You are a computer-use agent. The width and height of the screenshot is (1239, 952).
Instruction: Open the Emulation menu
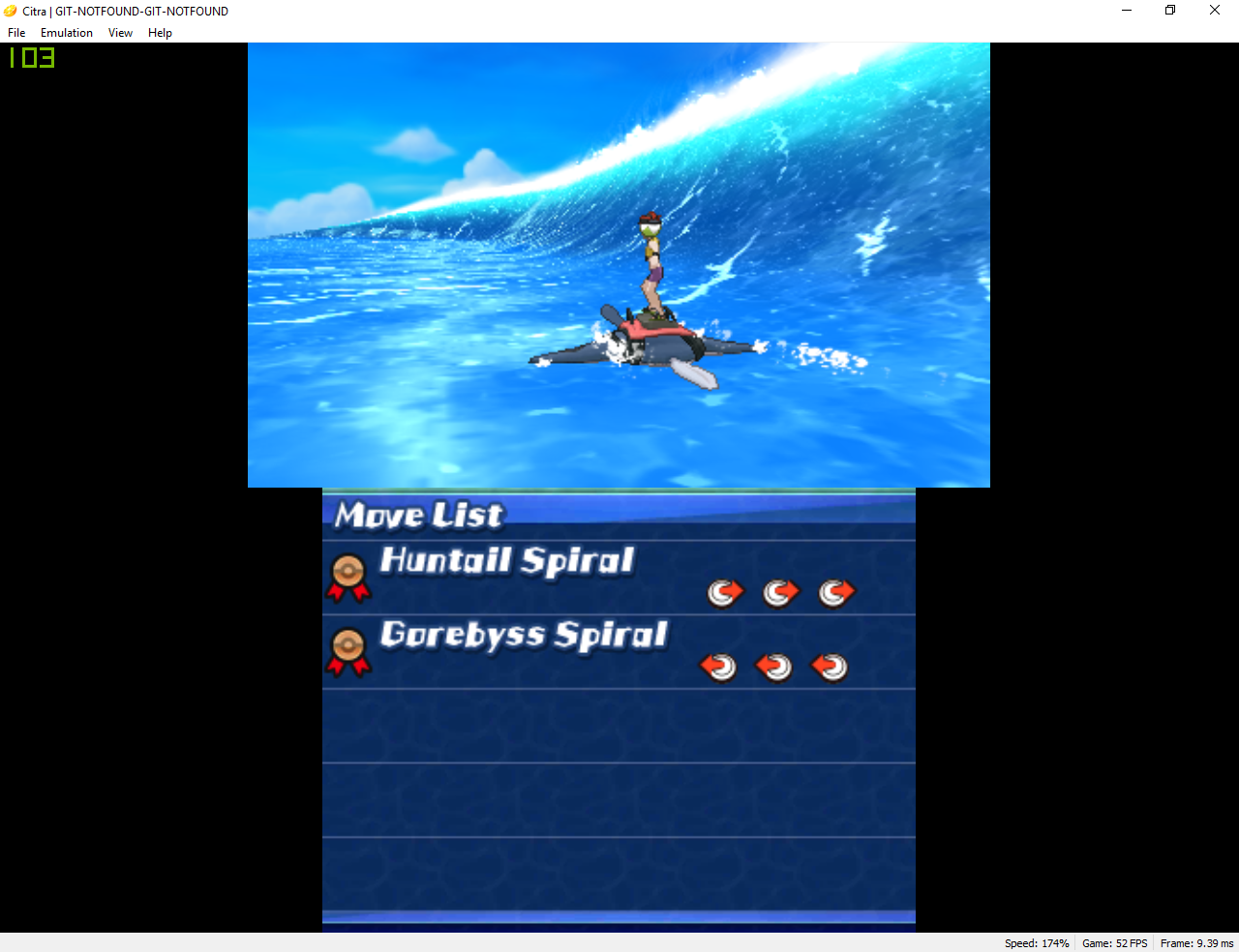tap(67, 33)
